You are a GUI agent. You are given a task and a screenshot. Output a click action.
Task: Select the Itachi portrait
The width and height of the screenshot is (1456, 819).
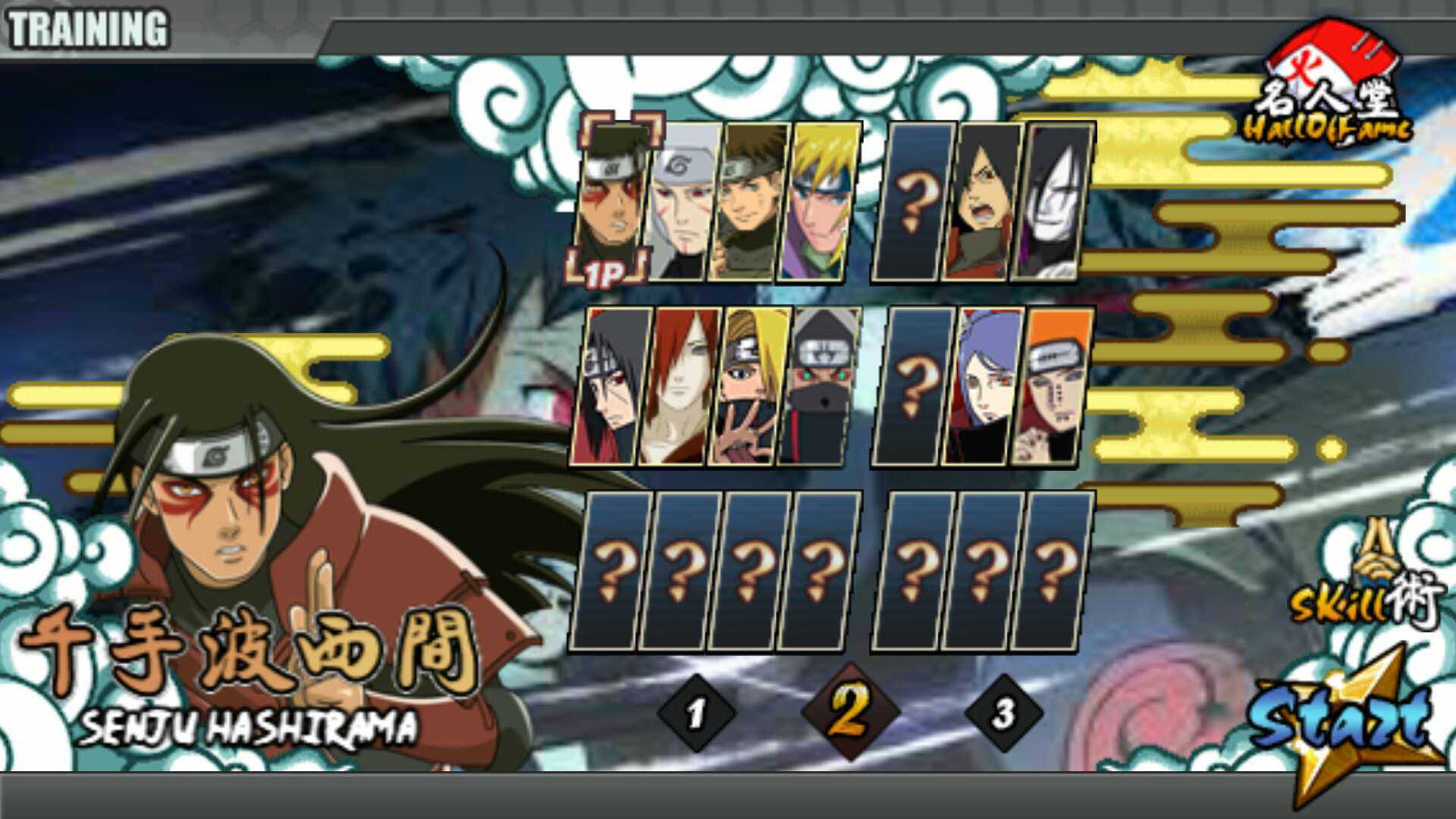[x=611, y=387]
